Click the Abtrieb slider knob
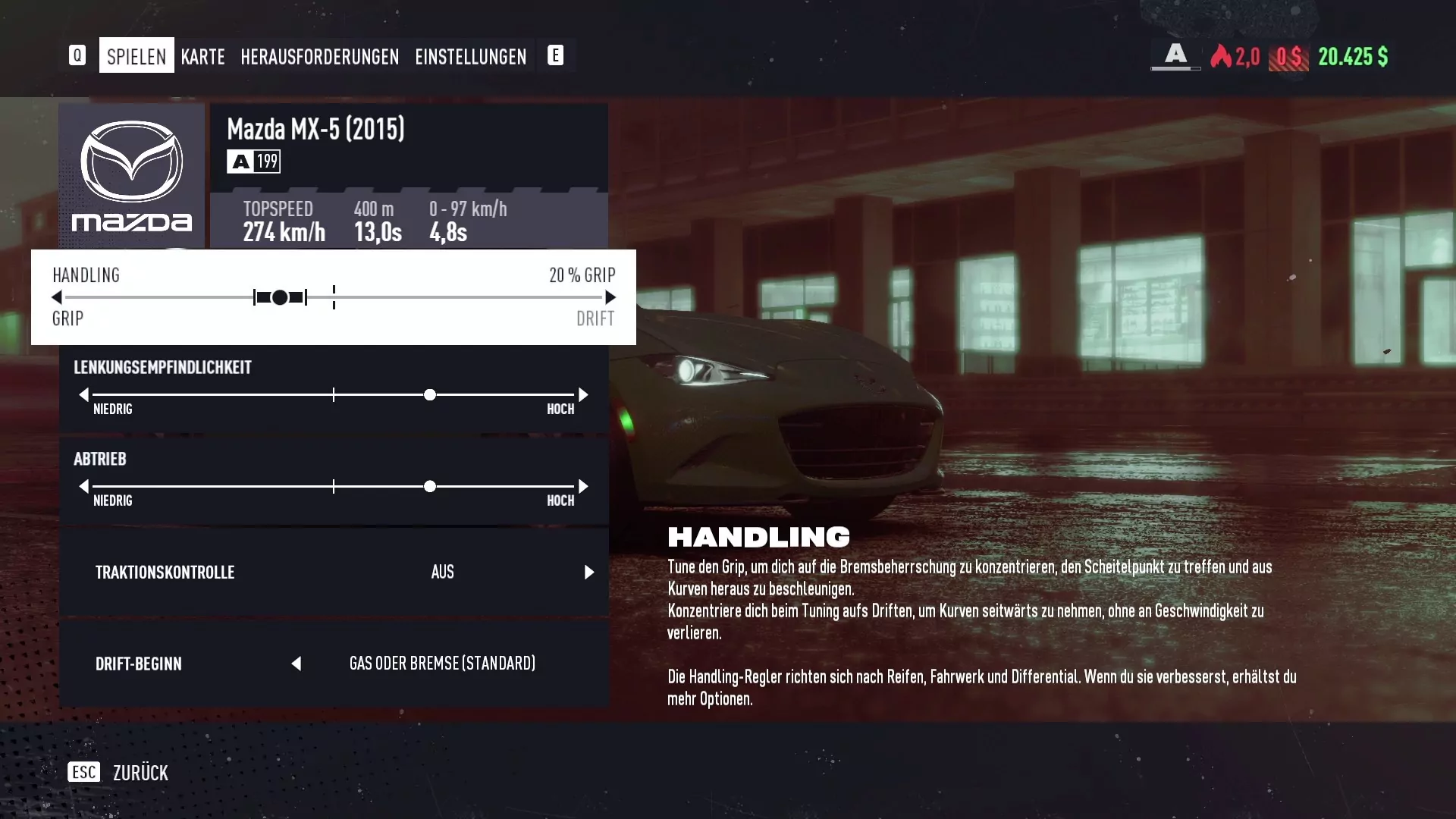The height and width of the screenshot is (819, 1456). click(430, 486)
